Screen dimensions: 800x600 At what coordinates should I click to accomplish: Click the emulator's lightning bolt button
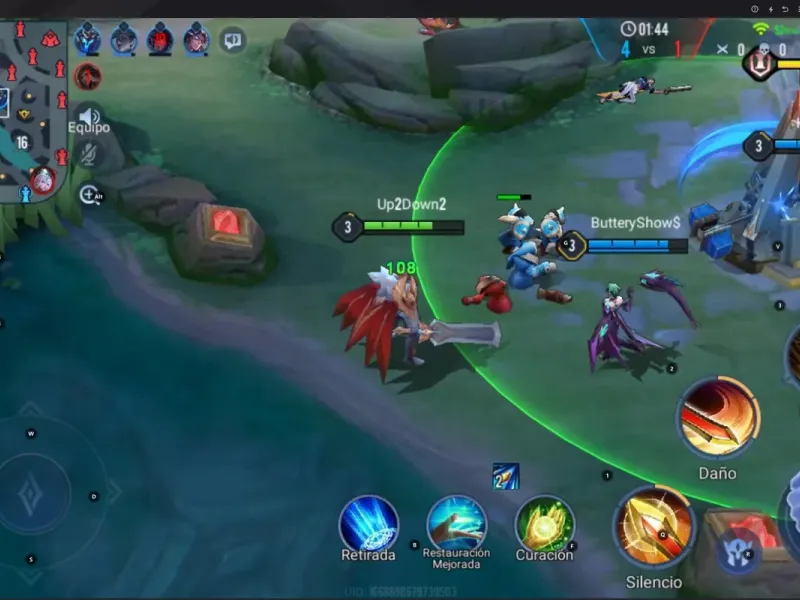pyautogui.click(x=770, y=9)
